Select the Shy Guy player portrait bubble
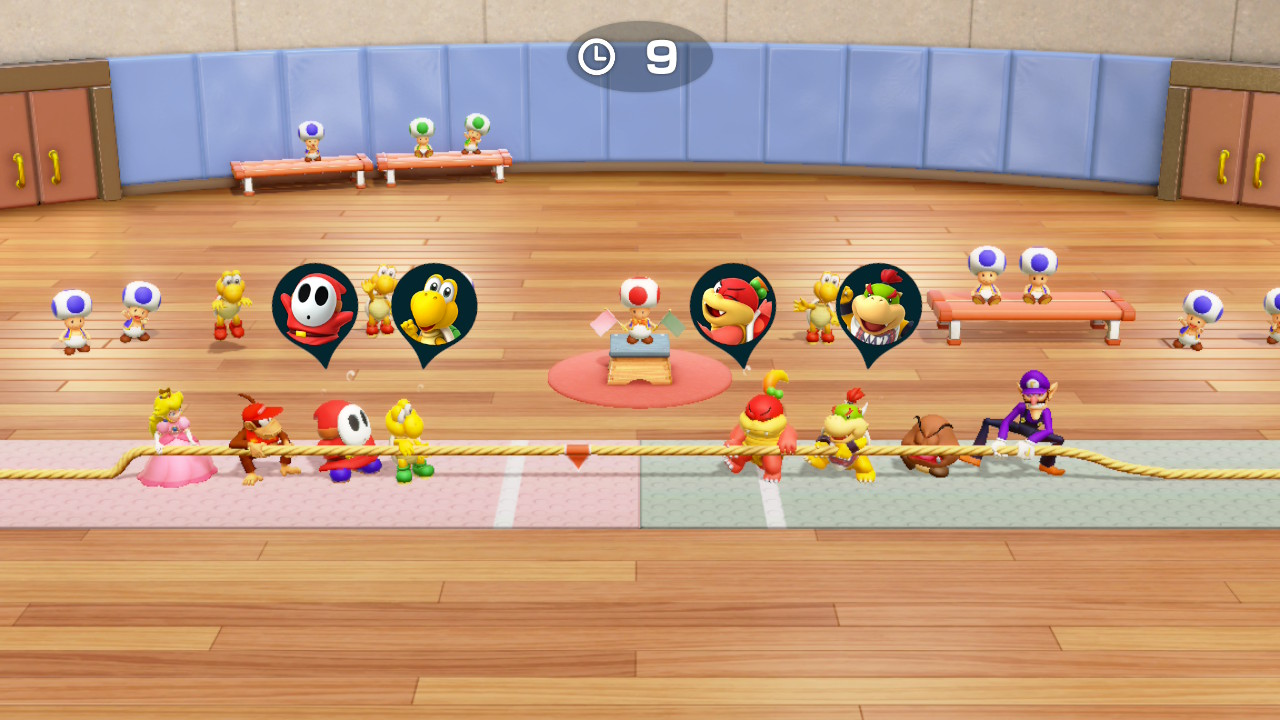The width and height of the screenshot is (1280, 720). pyautogui.click(x=314, y=307)
